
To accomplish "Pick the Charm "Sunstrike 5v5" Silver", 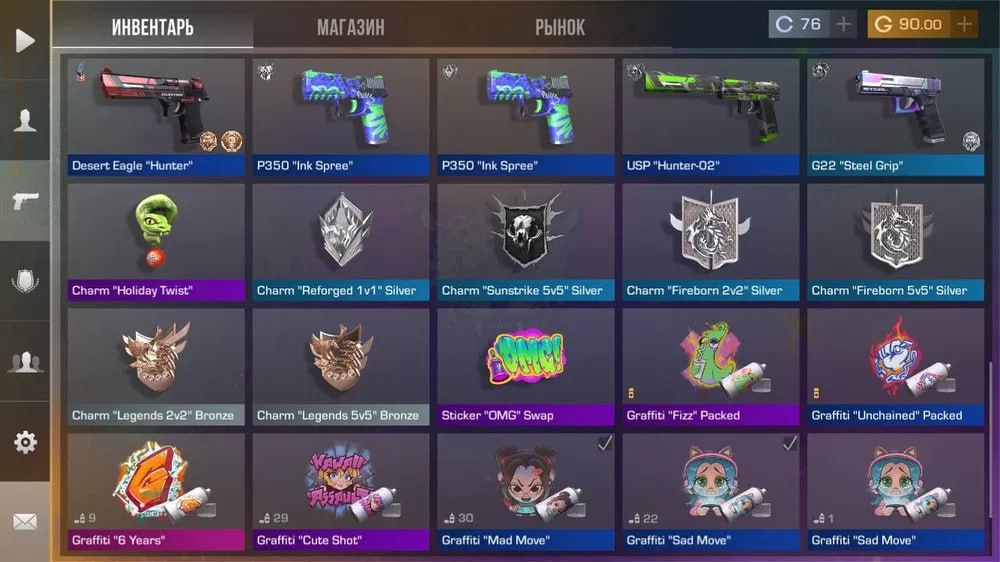I will [x=526, y=242].
